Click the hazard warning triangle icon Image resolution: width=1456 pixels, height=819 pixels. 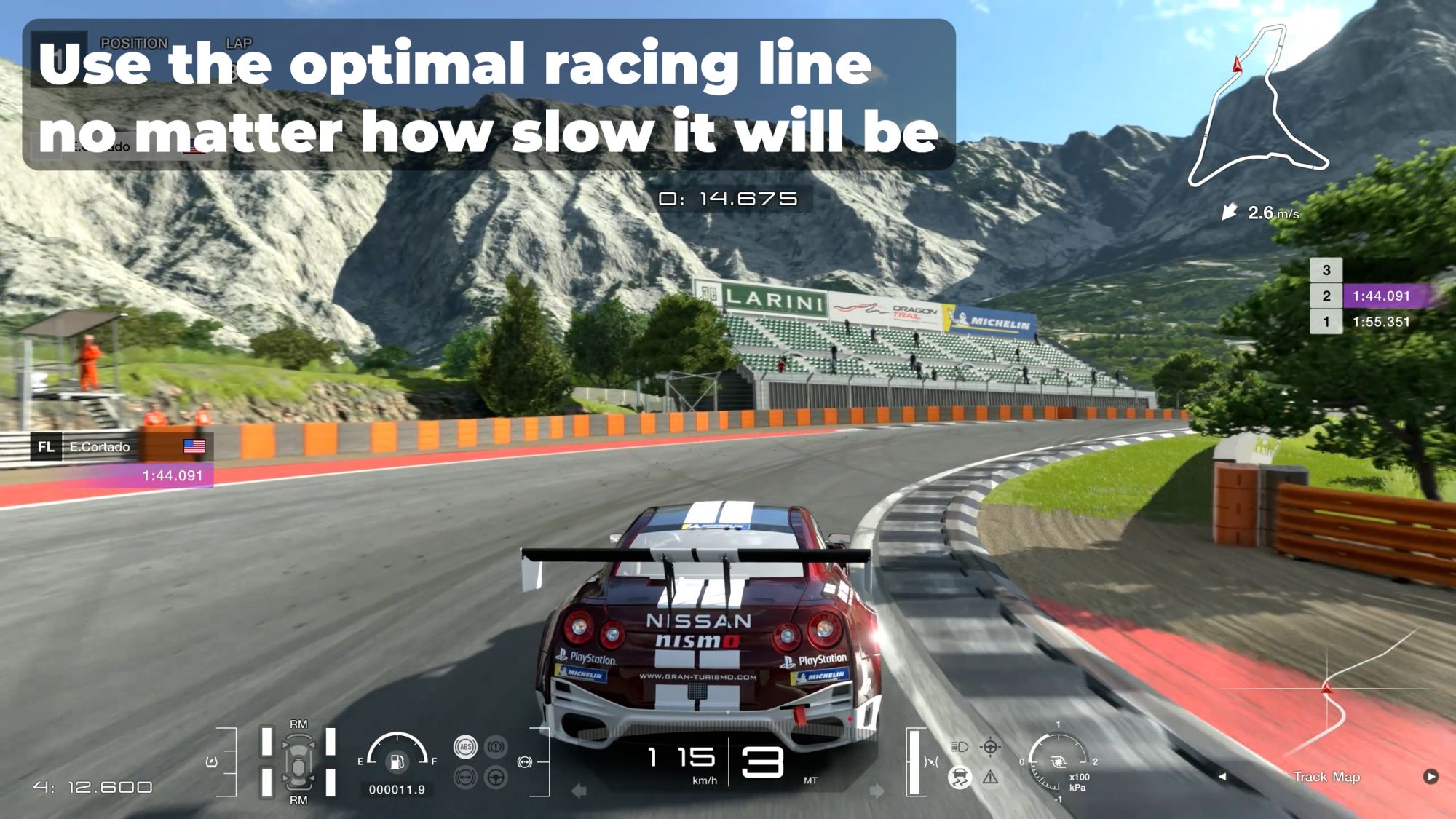point(991,778)
